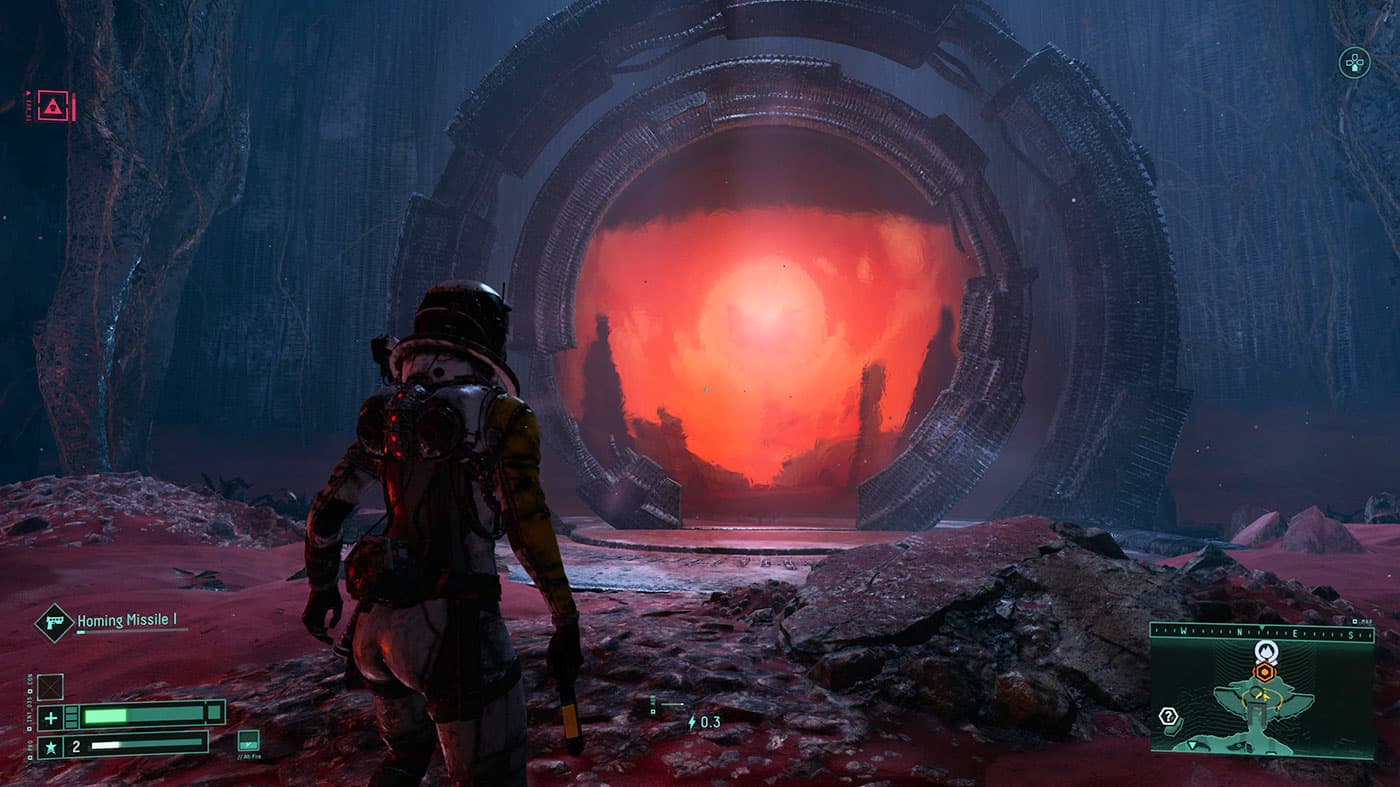Click the mountain objective icon on the minimap

click(1265, 652)
